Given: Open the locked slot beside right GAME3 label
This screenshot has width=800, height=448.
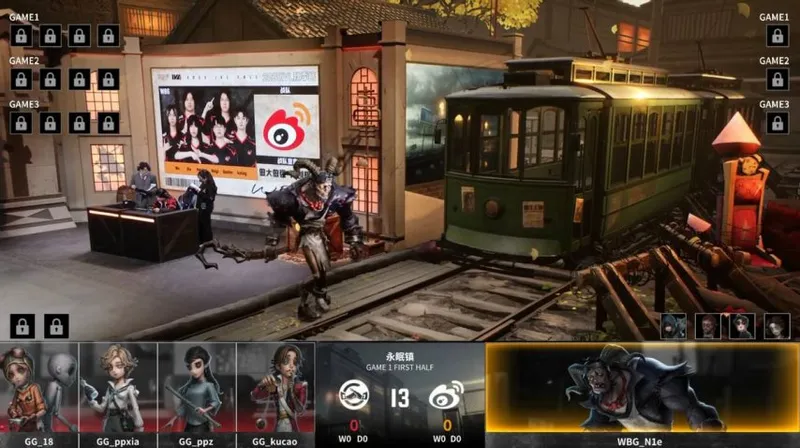Looking at the screenshot, I should [x=776, y=122].
